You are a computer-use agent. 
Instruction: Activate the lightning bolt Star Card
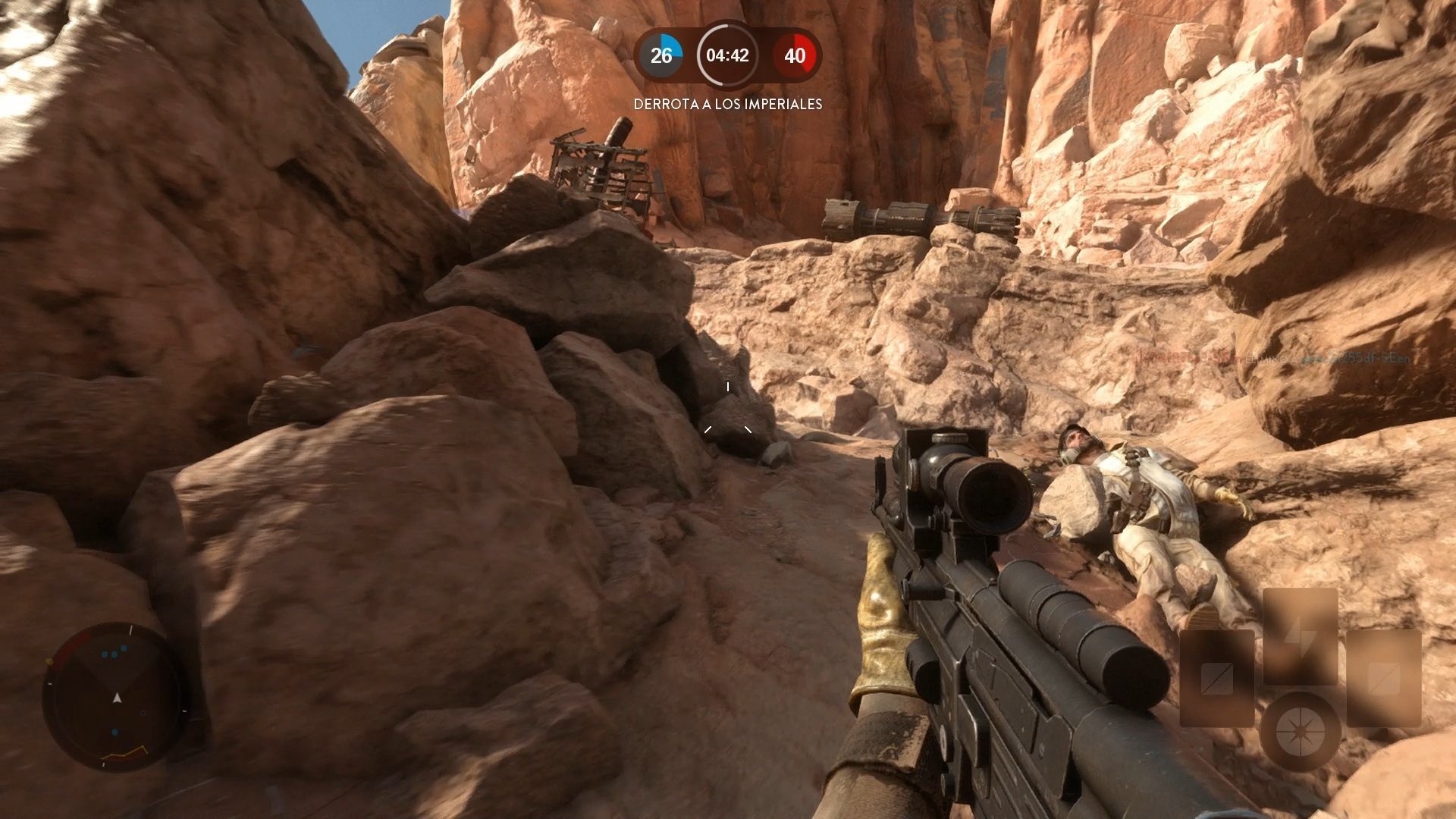tap(1300, 637)
